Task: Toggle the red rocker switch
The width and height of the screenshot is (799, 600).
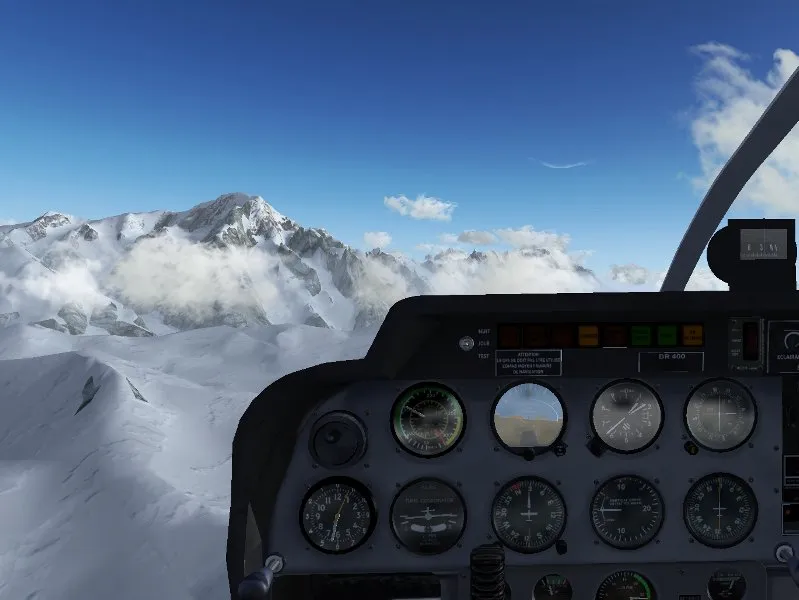Action: pyautogui.click(x=751, y=340)
